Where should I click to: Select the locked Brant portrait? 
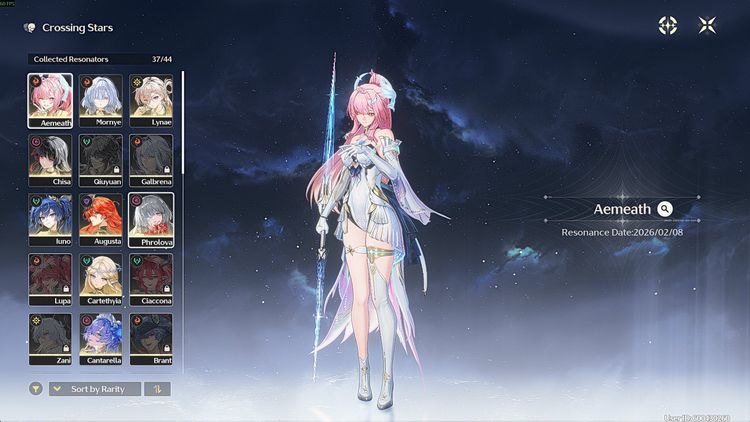click(151, 340)
